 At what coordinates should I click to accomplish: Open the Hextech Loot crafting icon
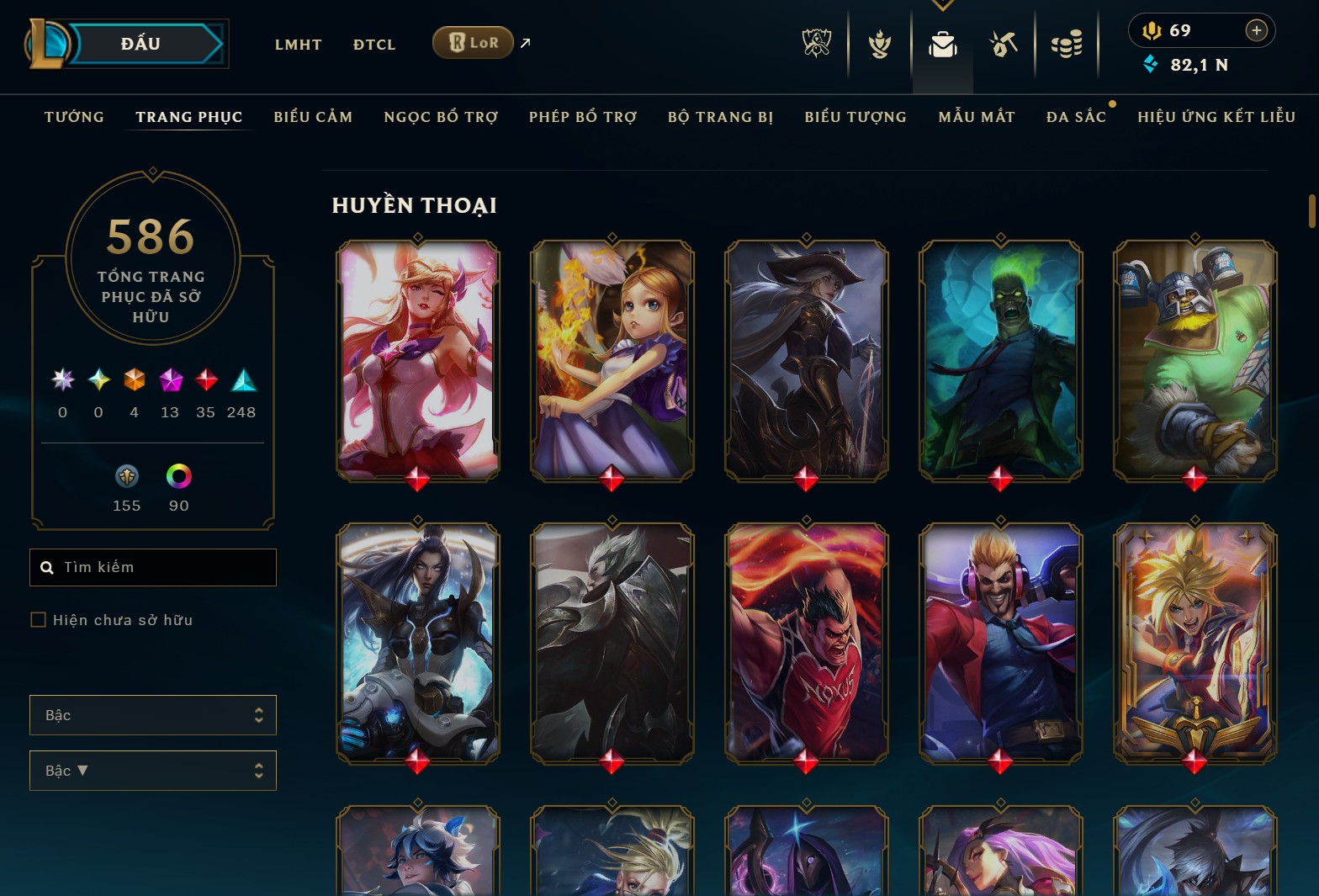coord(1004,44)
